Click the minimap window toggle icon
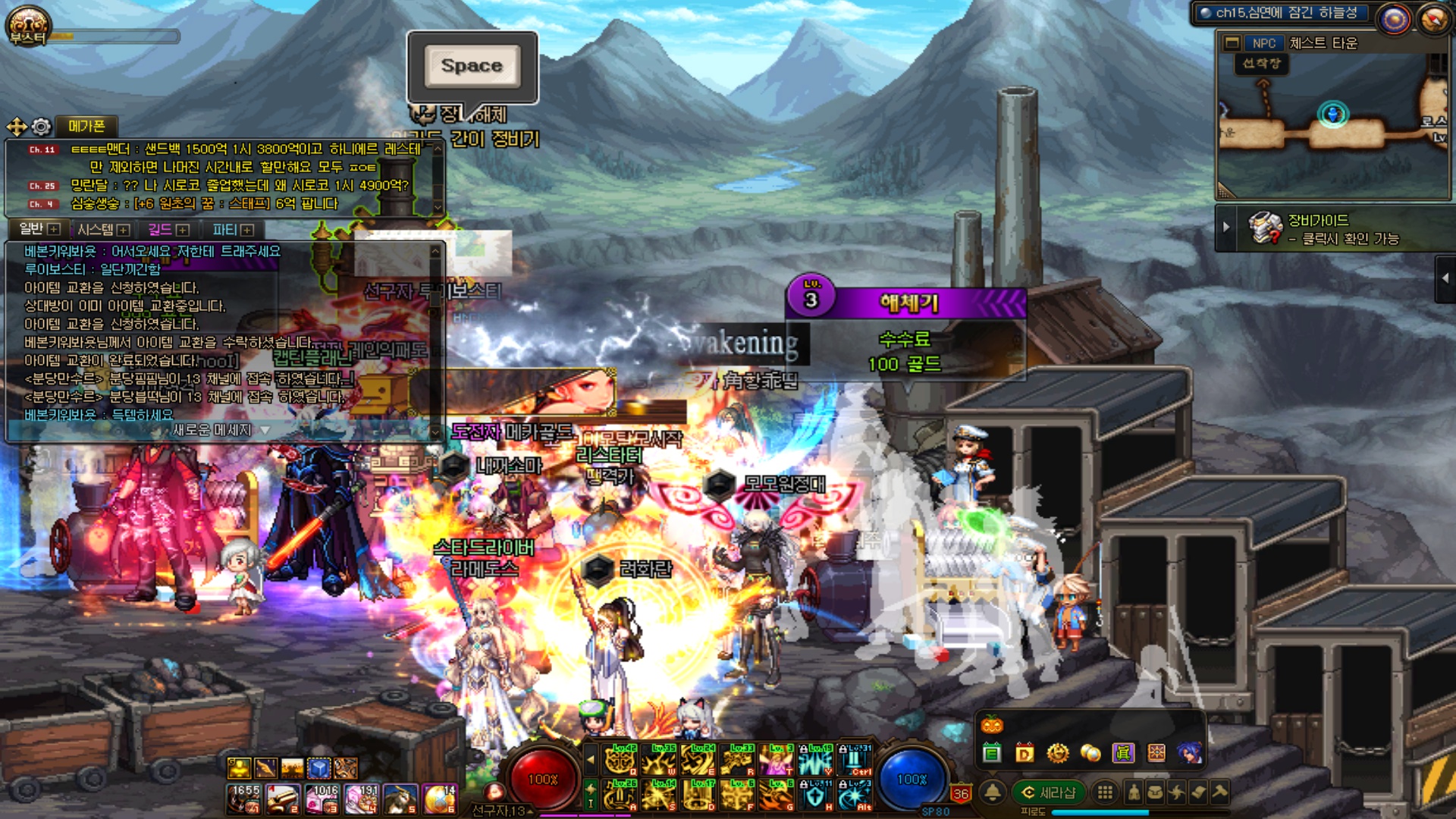Screen dimensions: 1456x819 coord(1232,43)
